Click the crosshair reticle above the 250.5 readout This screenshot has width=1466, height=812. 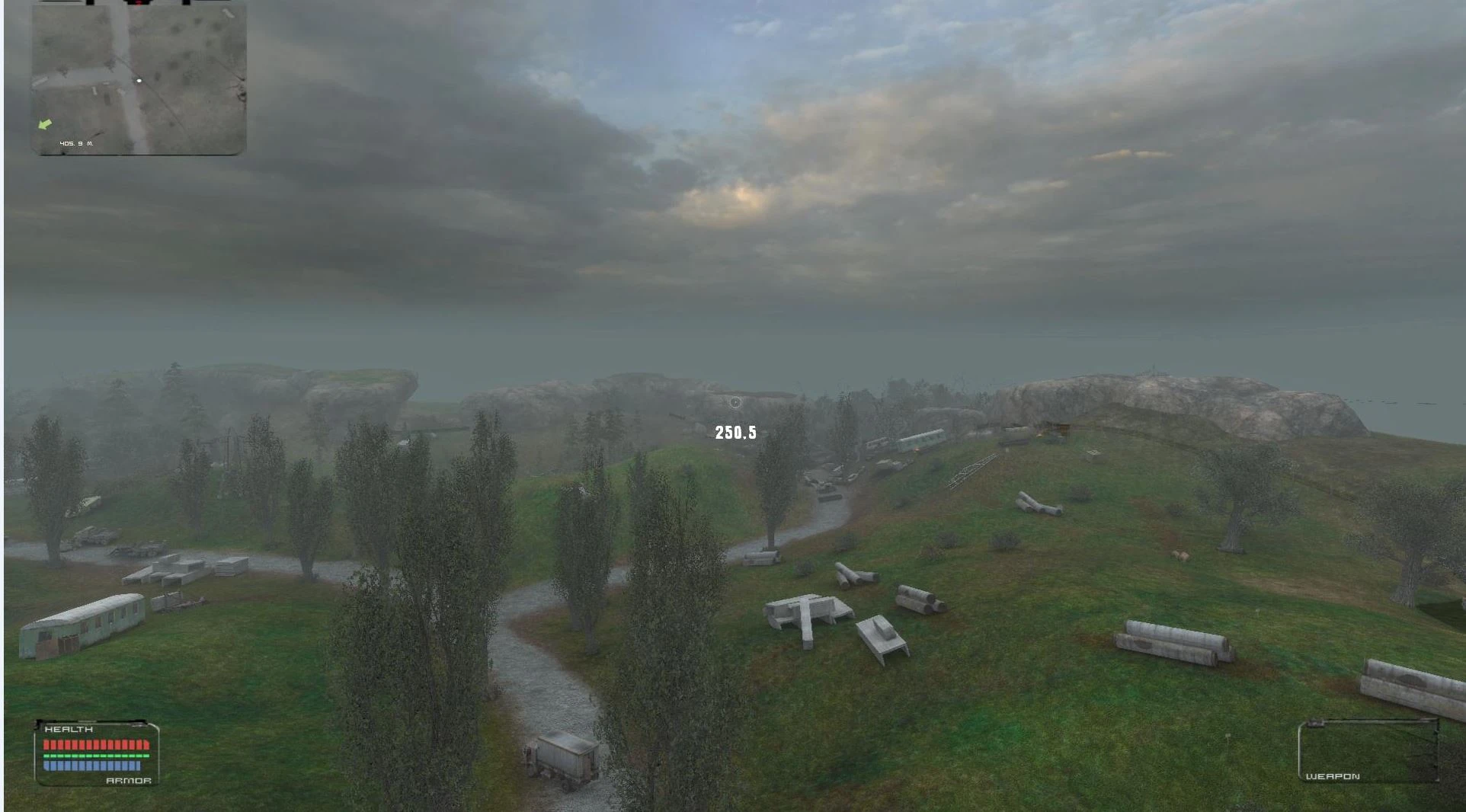click(x=736, y=401)
